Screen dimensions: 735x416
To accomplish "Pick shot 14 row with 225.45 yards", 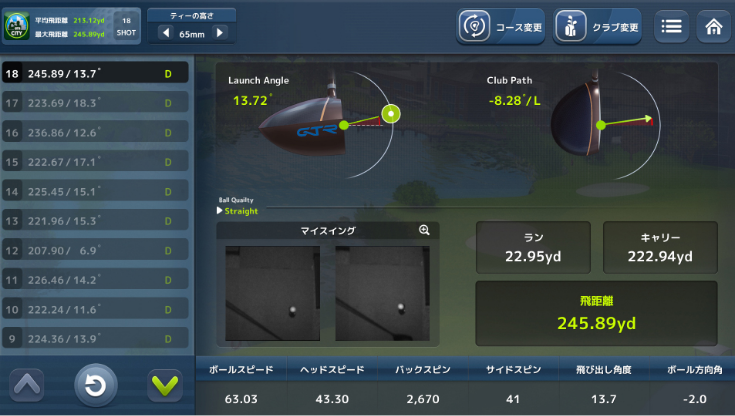I will (94, 191).
